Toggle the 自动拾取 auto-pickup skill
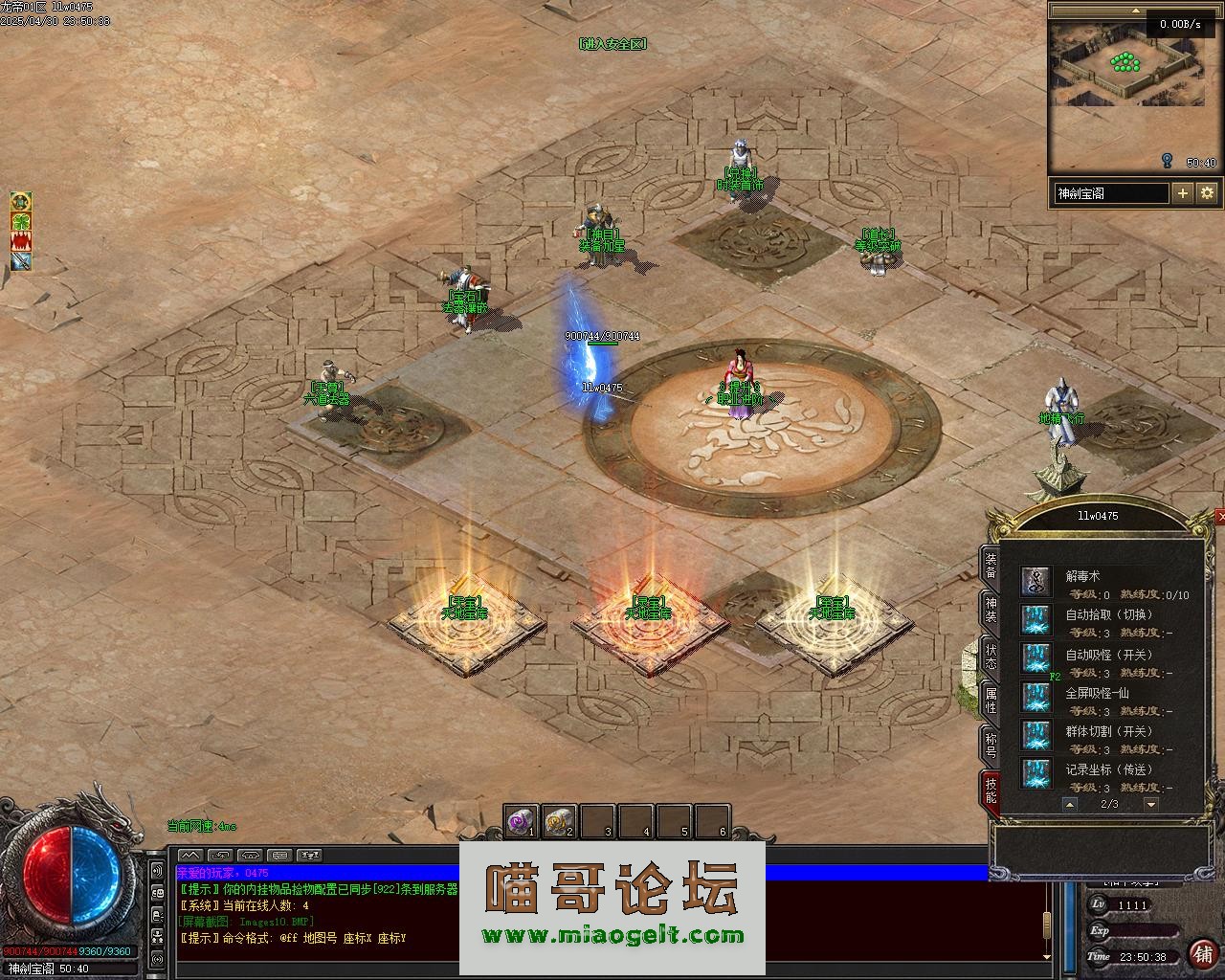The height and width of the screenshot is (980, 1225). click(1036, 619)
